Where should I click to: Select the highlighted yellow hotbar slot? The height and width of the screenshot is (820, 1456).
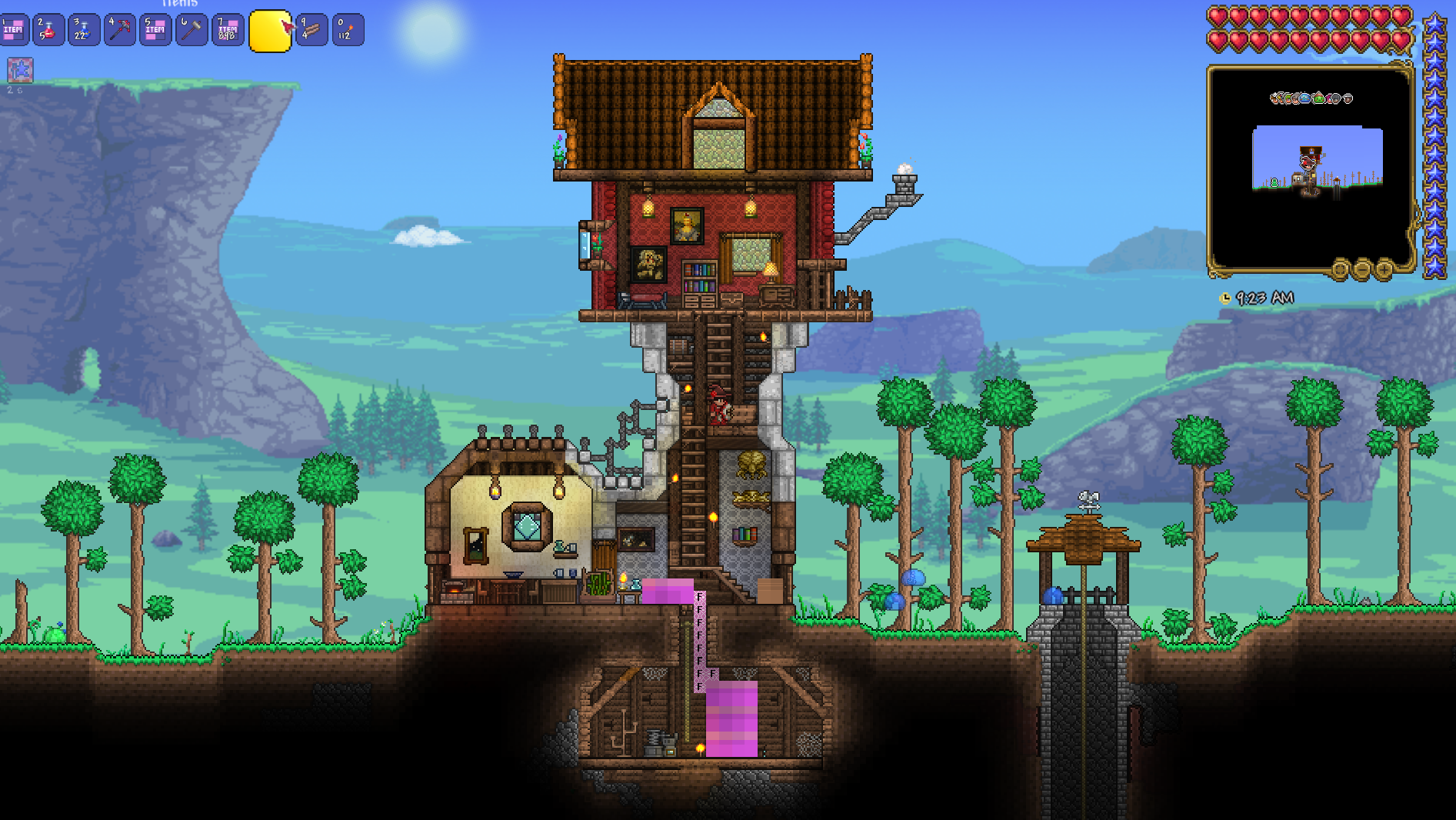[270, 31]
